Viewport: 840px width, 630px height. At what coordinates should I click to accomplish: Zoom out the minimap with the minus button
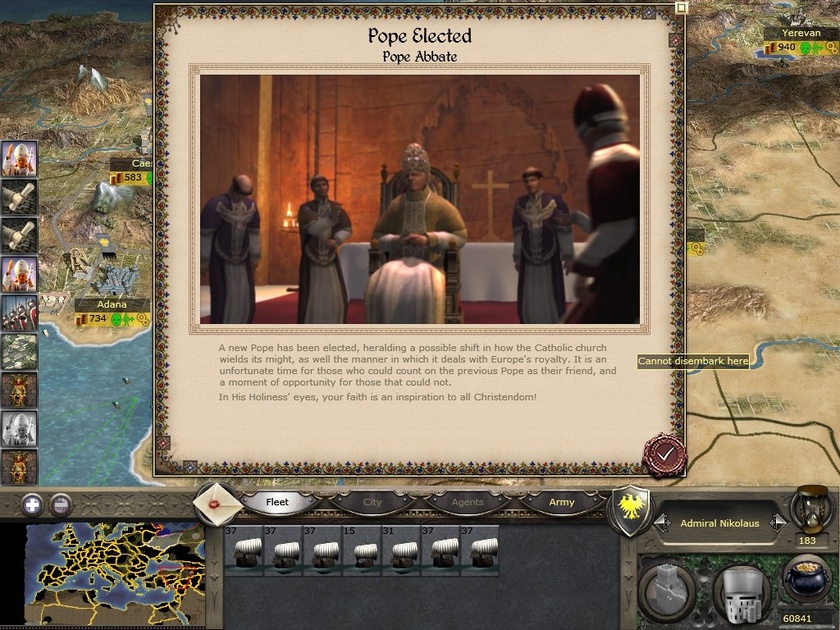[x=61, y=504]
